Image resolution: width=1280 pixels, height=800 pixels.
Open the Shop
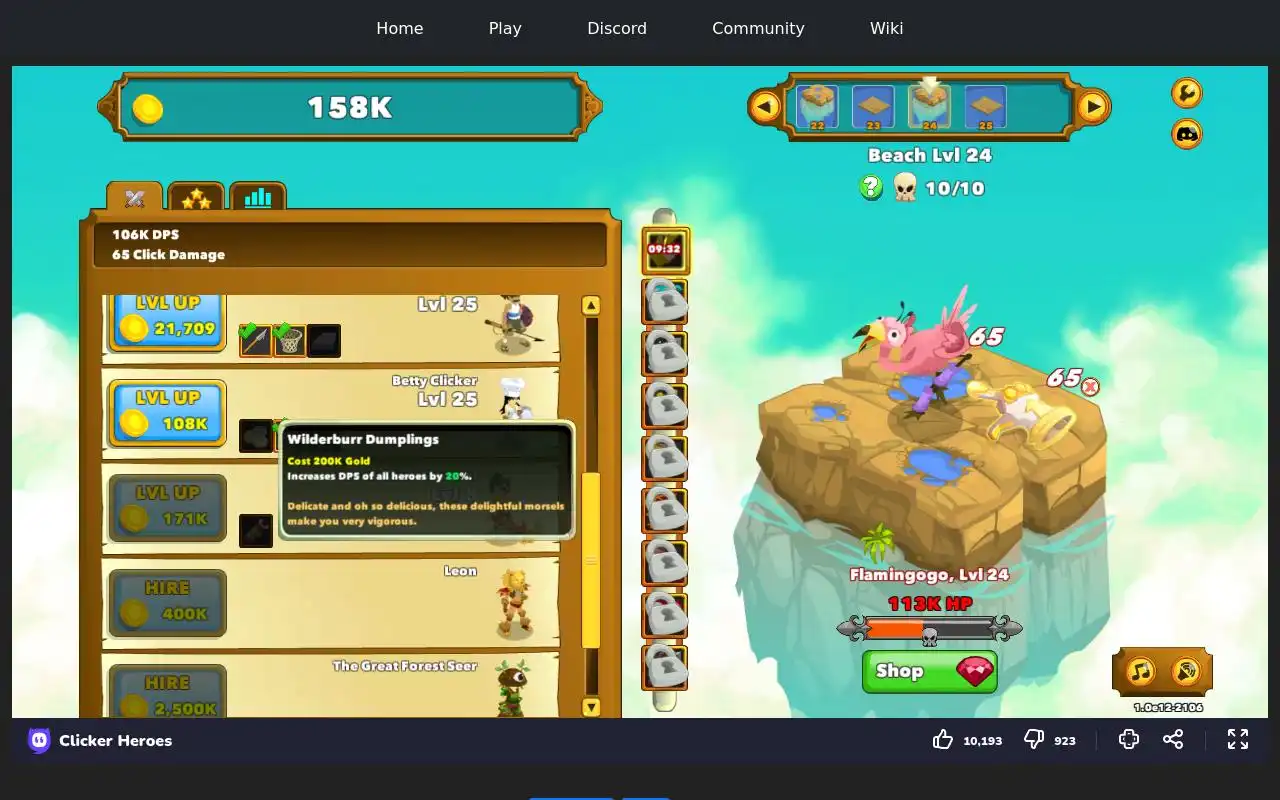tap(929, 671)
